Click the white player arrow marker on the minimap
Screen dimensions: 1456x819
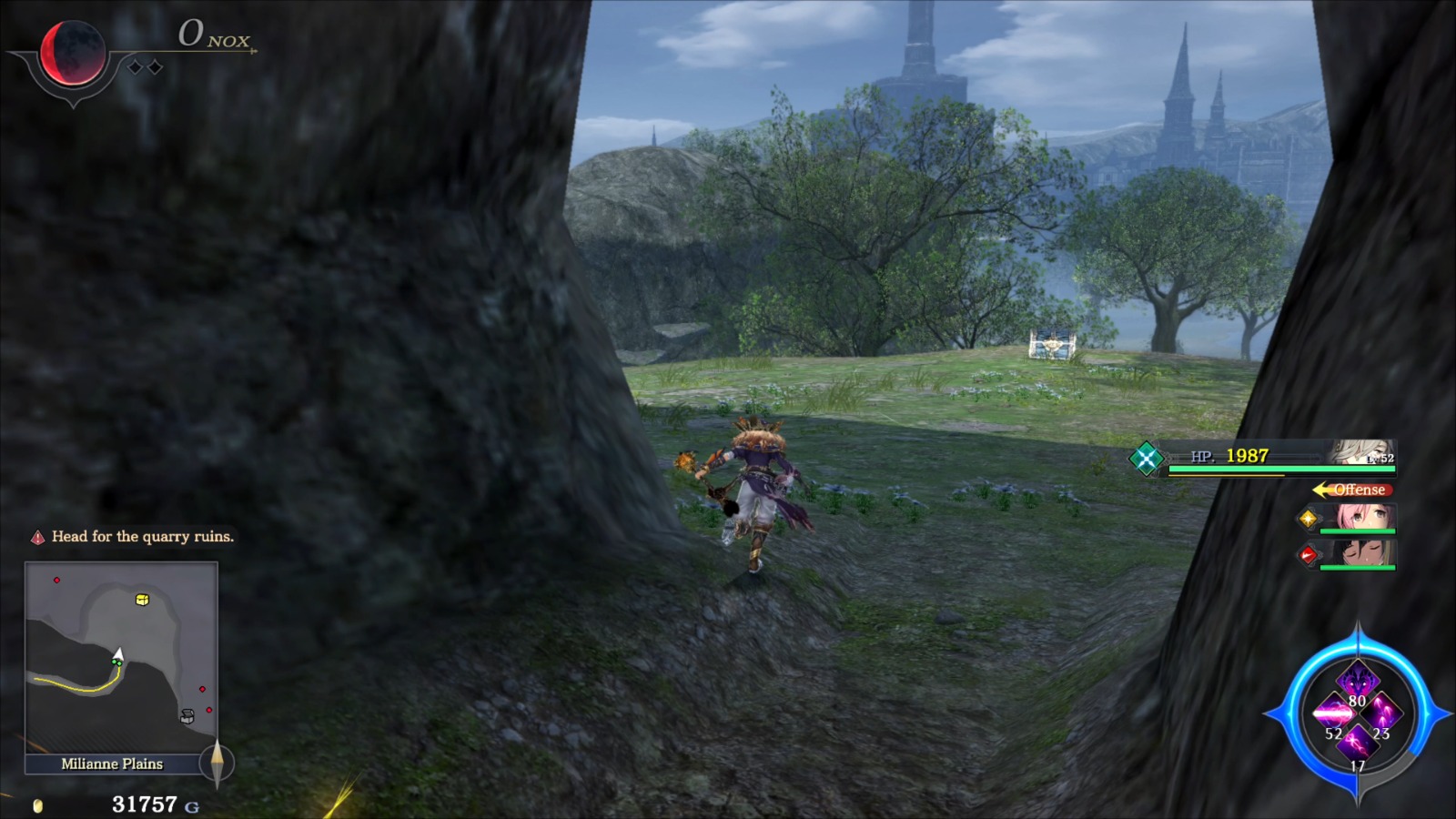(x=119, y=653)
